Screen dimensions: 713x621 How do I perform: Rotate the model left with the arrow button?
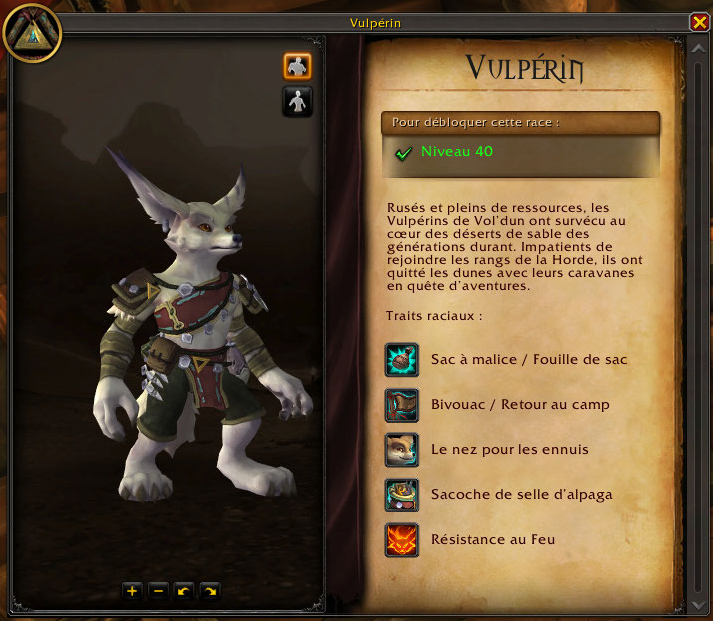click(184, 591)
